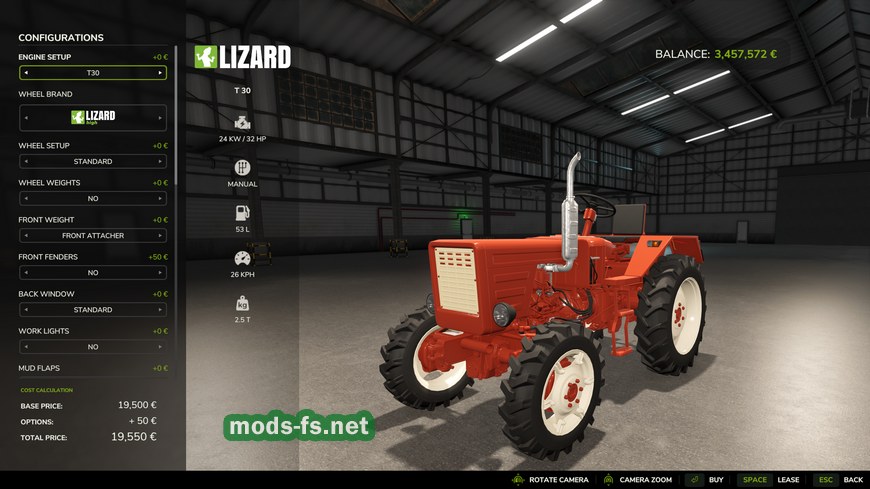Cycle Wheel Weights backward
The image size is (870, 489).
tap(25, 198)
